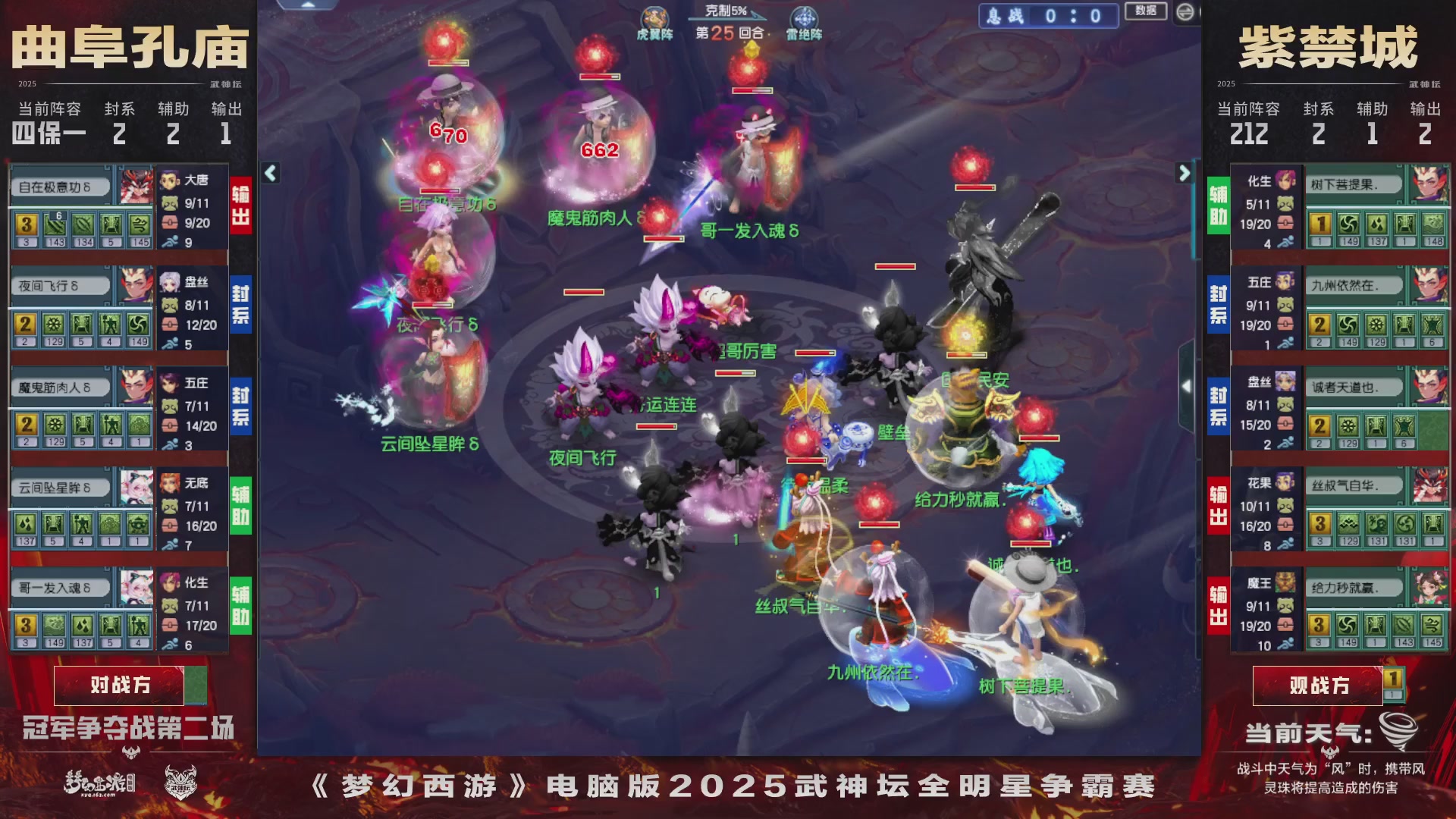Switch to the 输出 tab on the left sidebar
1456x819 pixels.
coord(241,201)
